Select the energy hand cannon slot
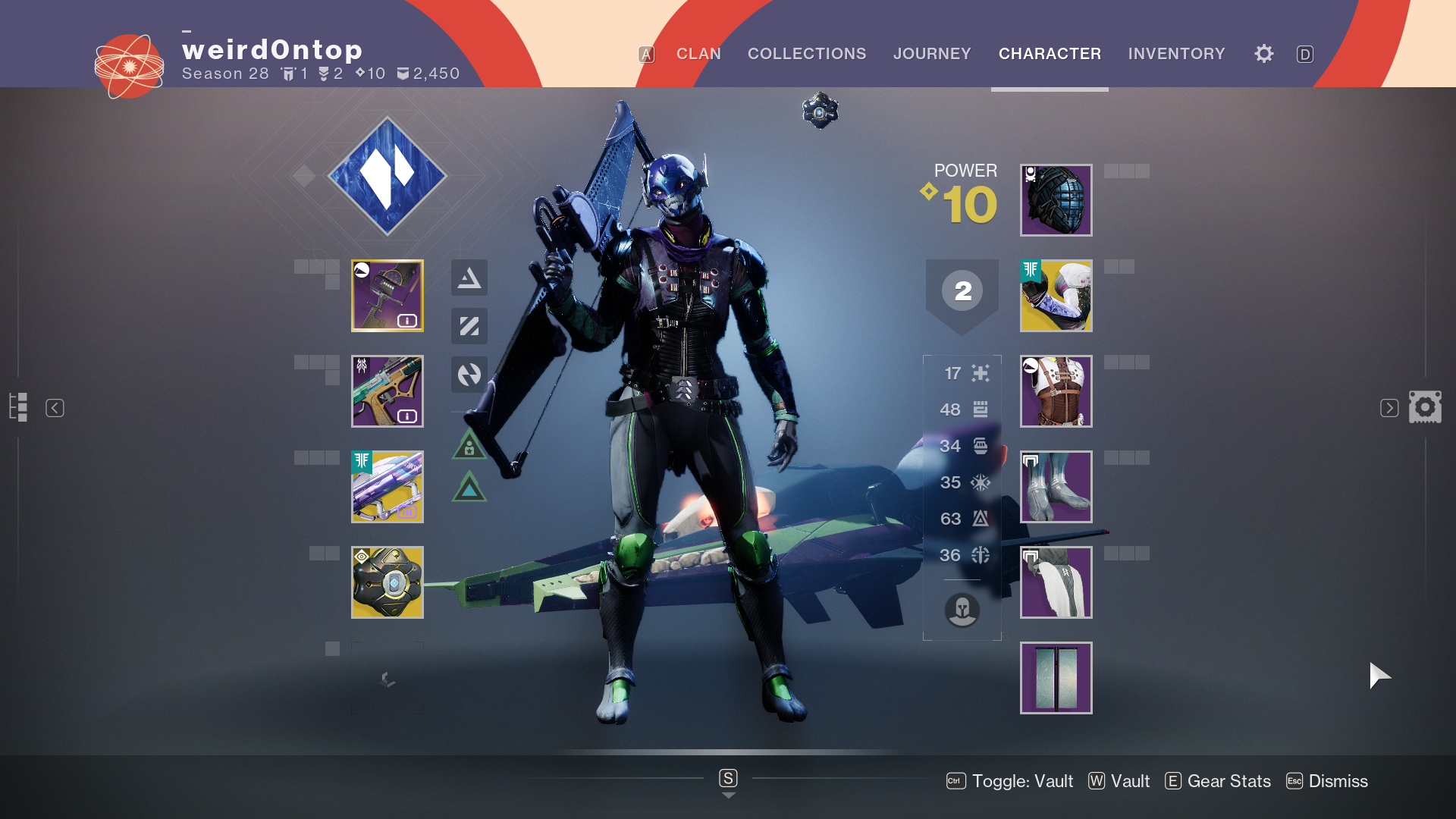 [388, 391]
